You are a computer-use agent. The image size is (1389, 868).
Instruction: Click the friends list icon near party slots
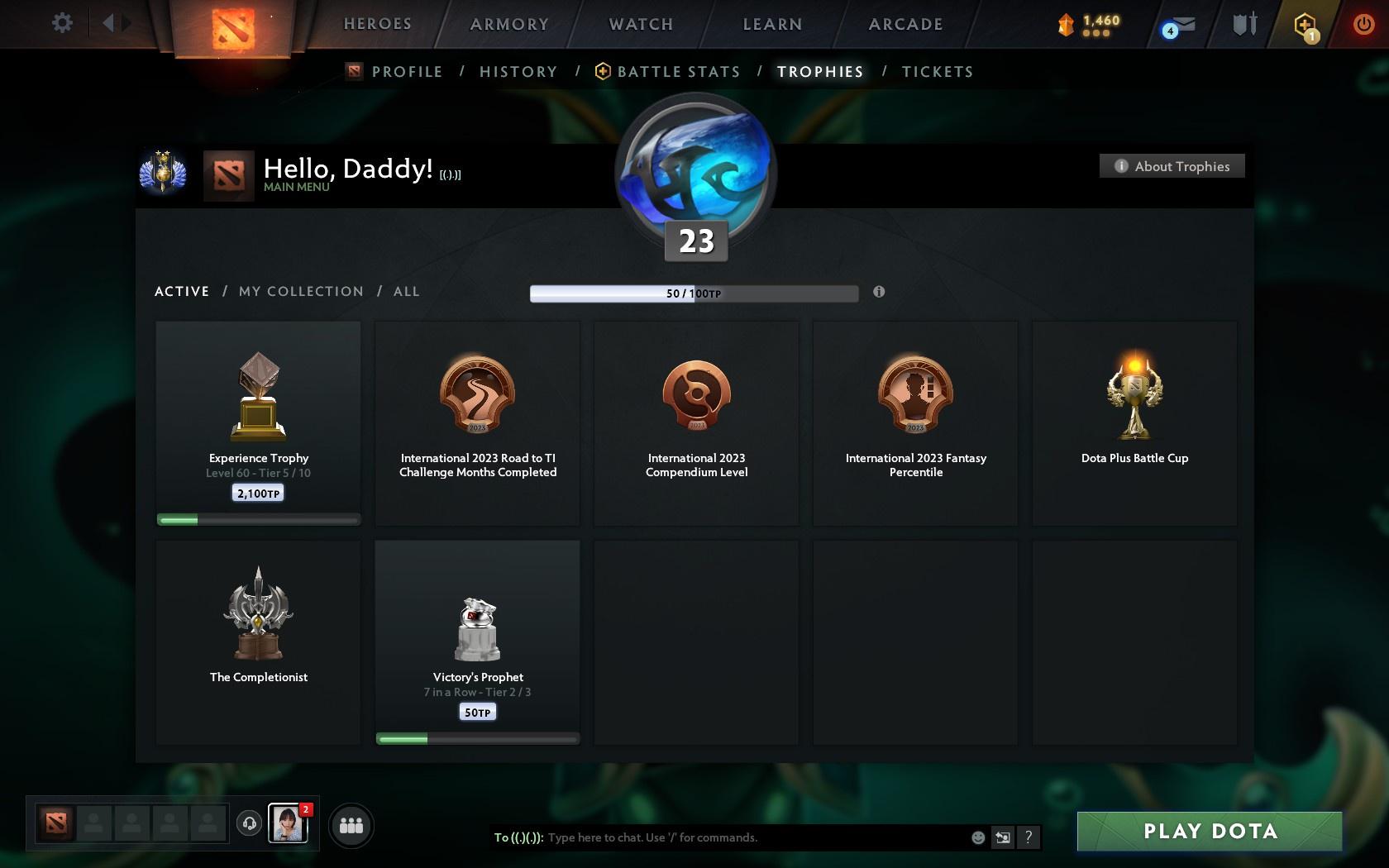[351, 825]
